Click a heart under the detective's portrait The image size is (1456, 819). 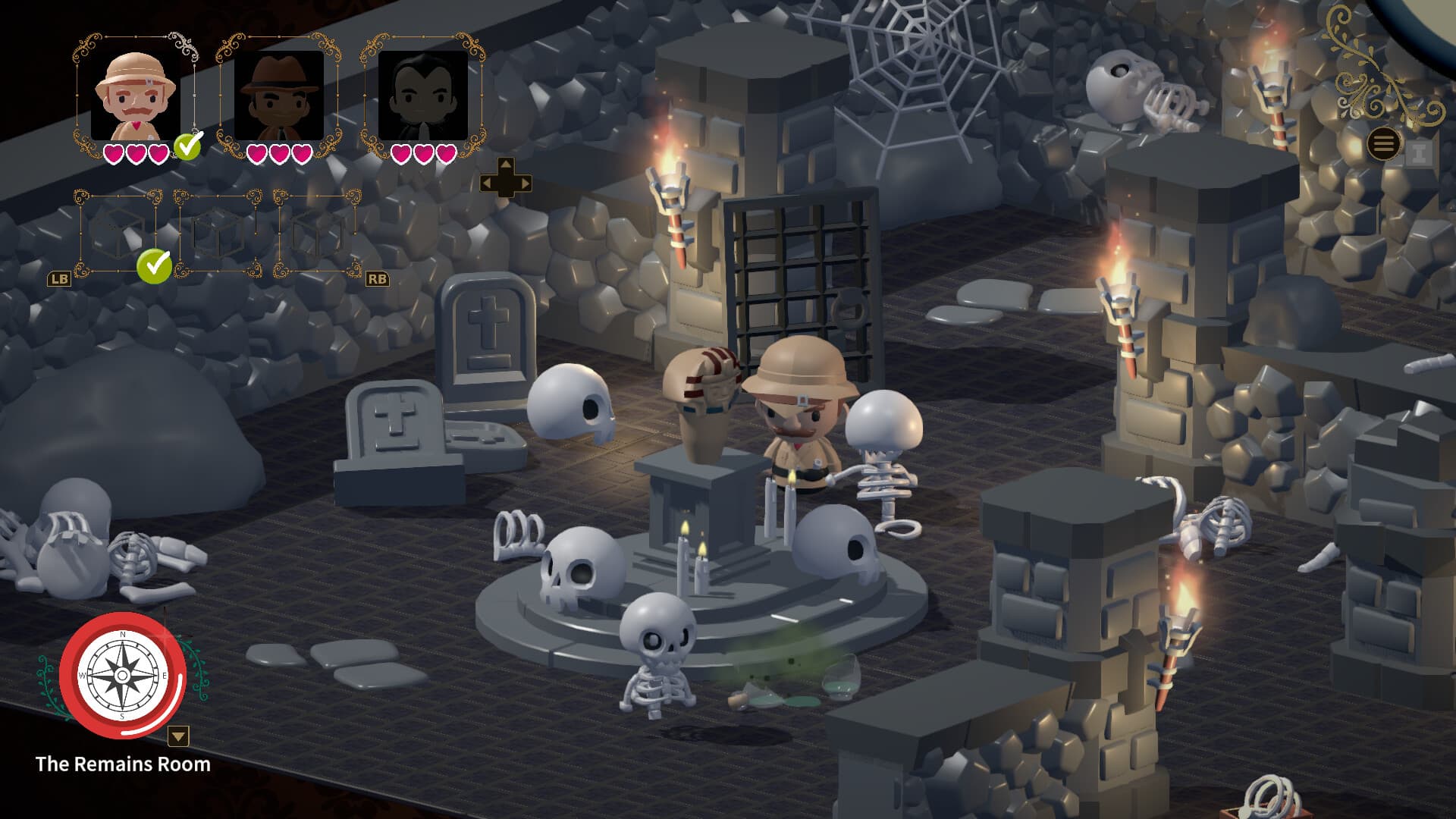(x=256, y=154)
